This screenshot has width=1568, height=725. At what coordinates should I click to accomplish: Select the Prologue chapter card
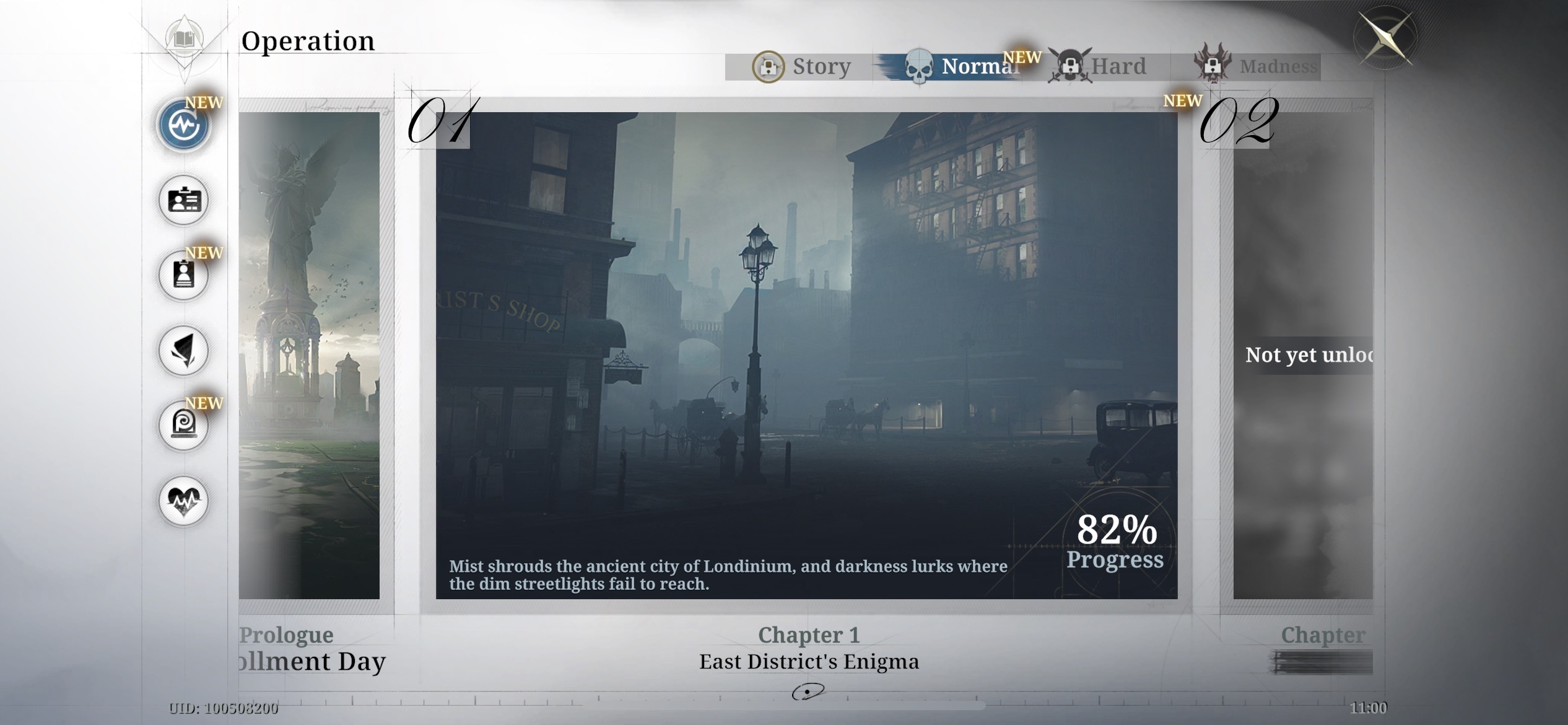click(x=310, y=355)
